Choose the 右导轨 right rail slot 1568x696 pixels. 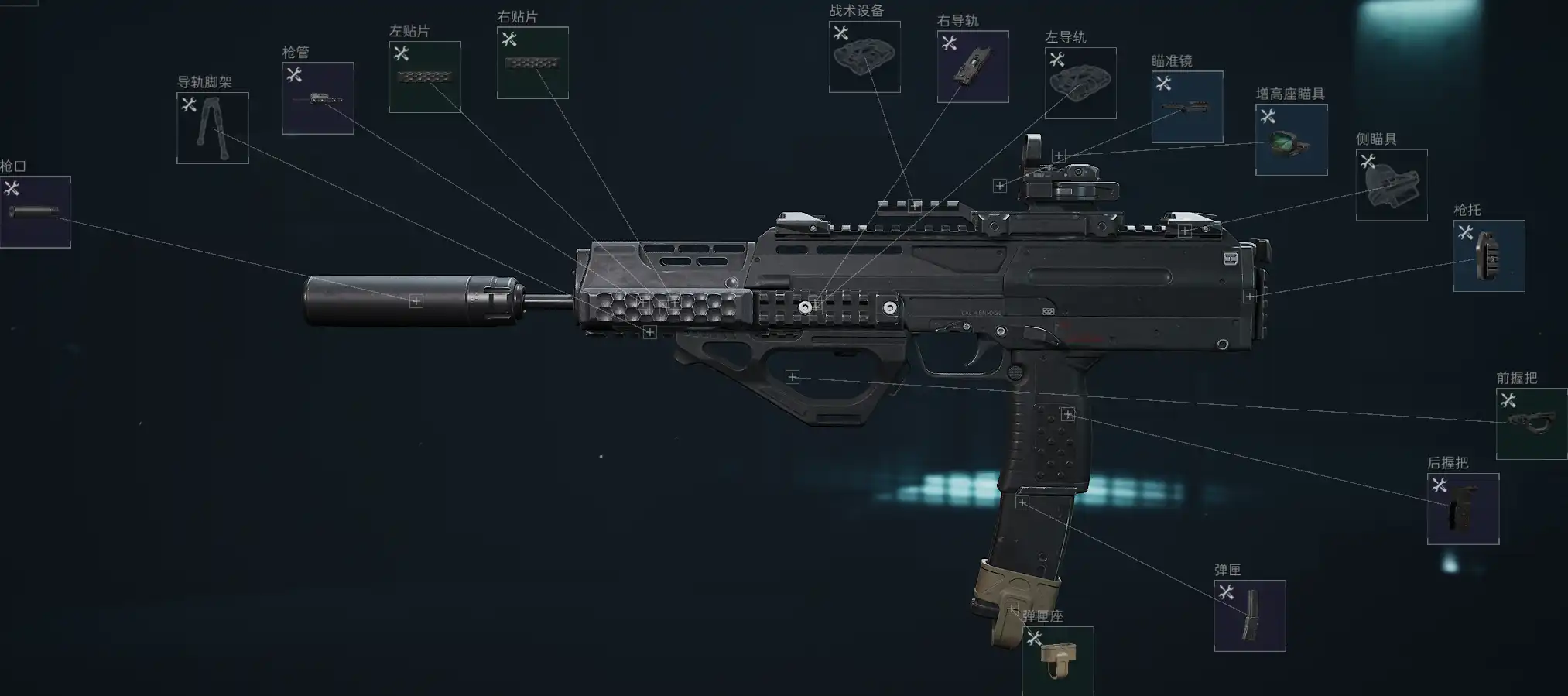pos(973,67)
